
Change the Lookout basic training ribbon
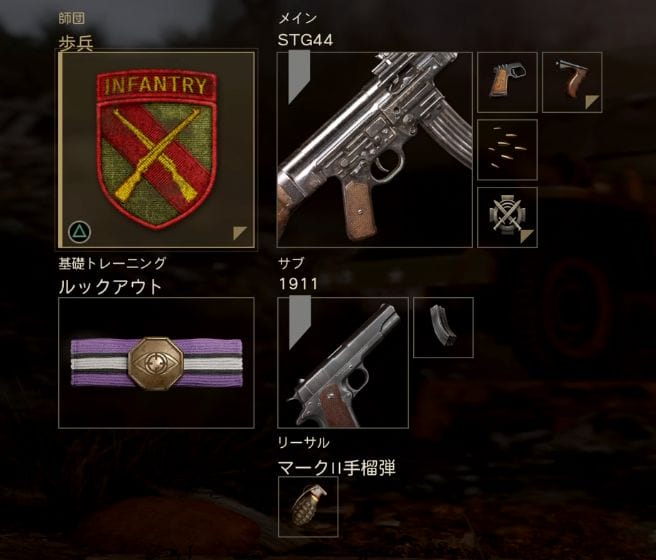pyautogui.click(x=156, y=362)
